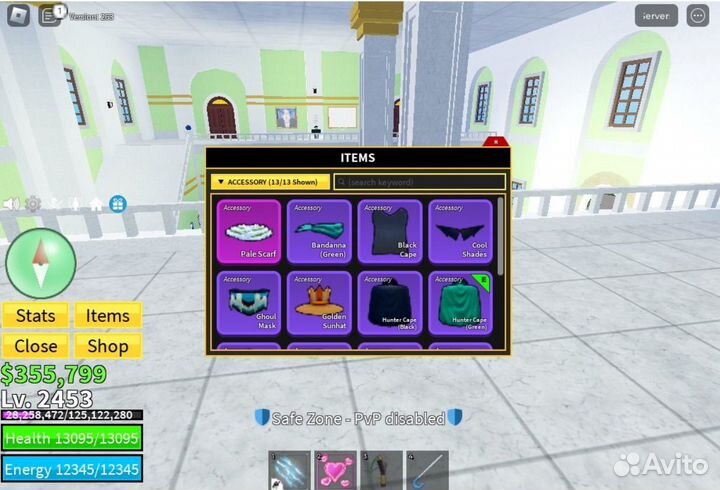Click the blue gift box icon
720x490 pixels.
tap(117, 204)
